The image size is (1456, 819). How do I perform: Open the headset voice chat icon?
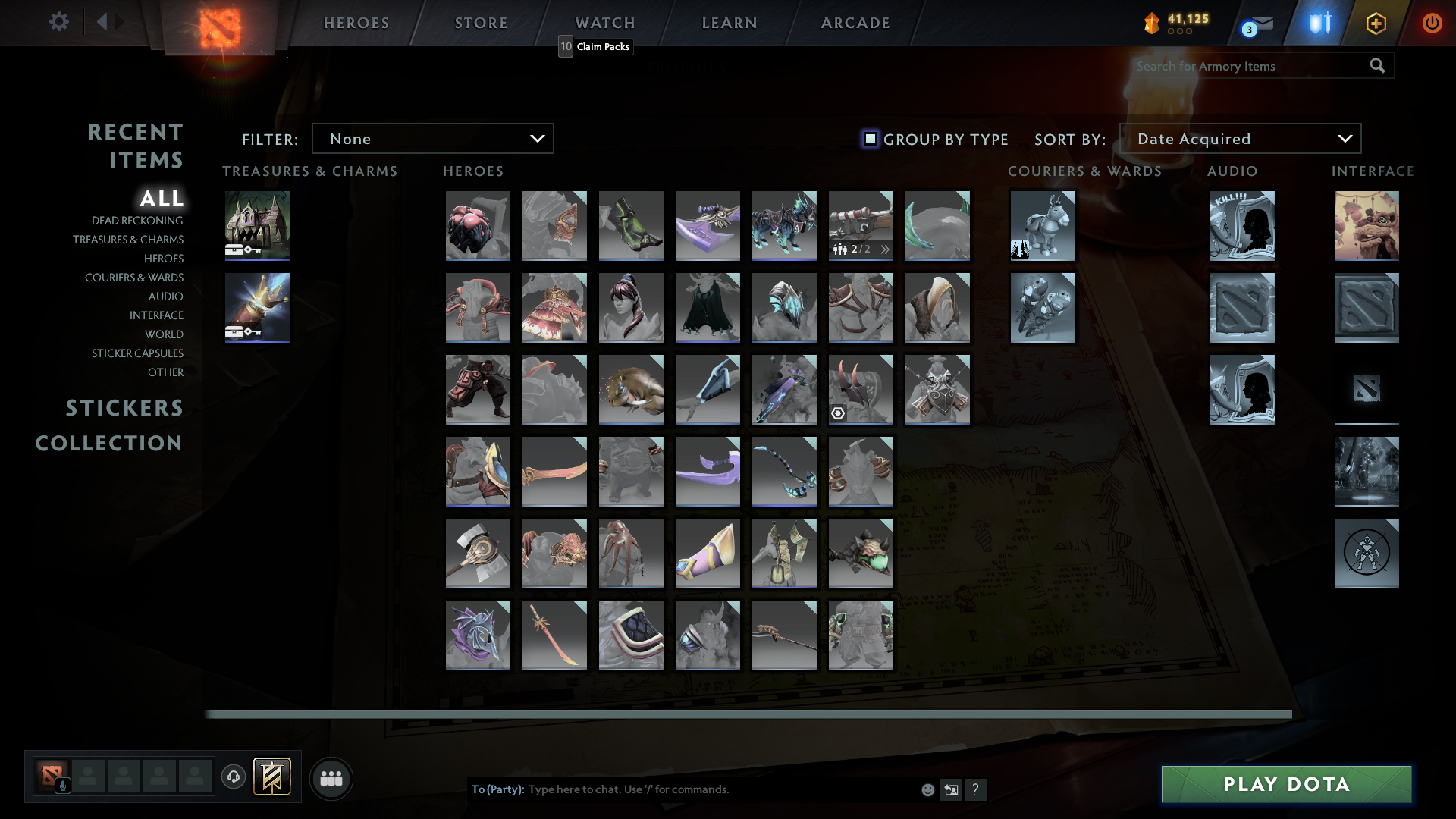click(x=233, y=777)
